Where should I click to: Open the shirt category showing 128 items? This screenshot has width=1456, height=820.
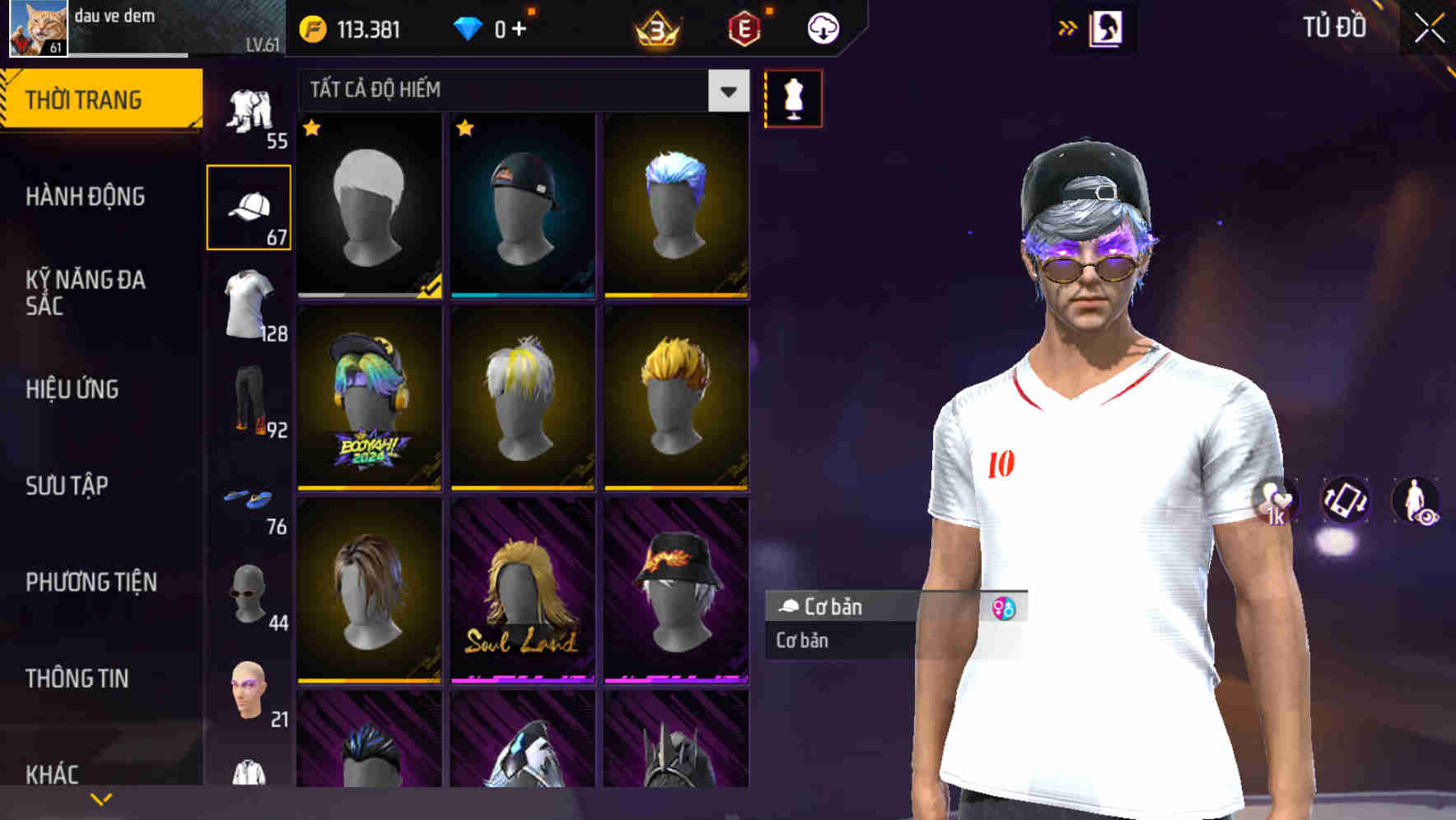250,303
